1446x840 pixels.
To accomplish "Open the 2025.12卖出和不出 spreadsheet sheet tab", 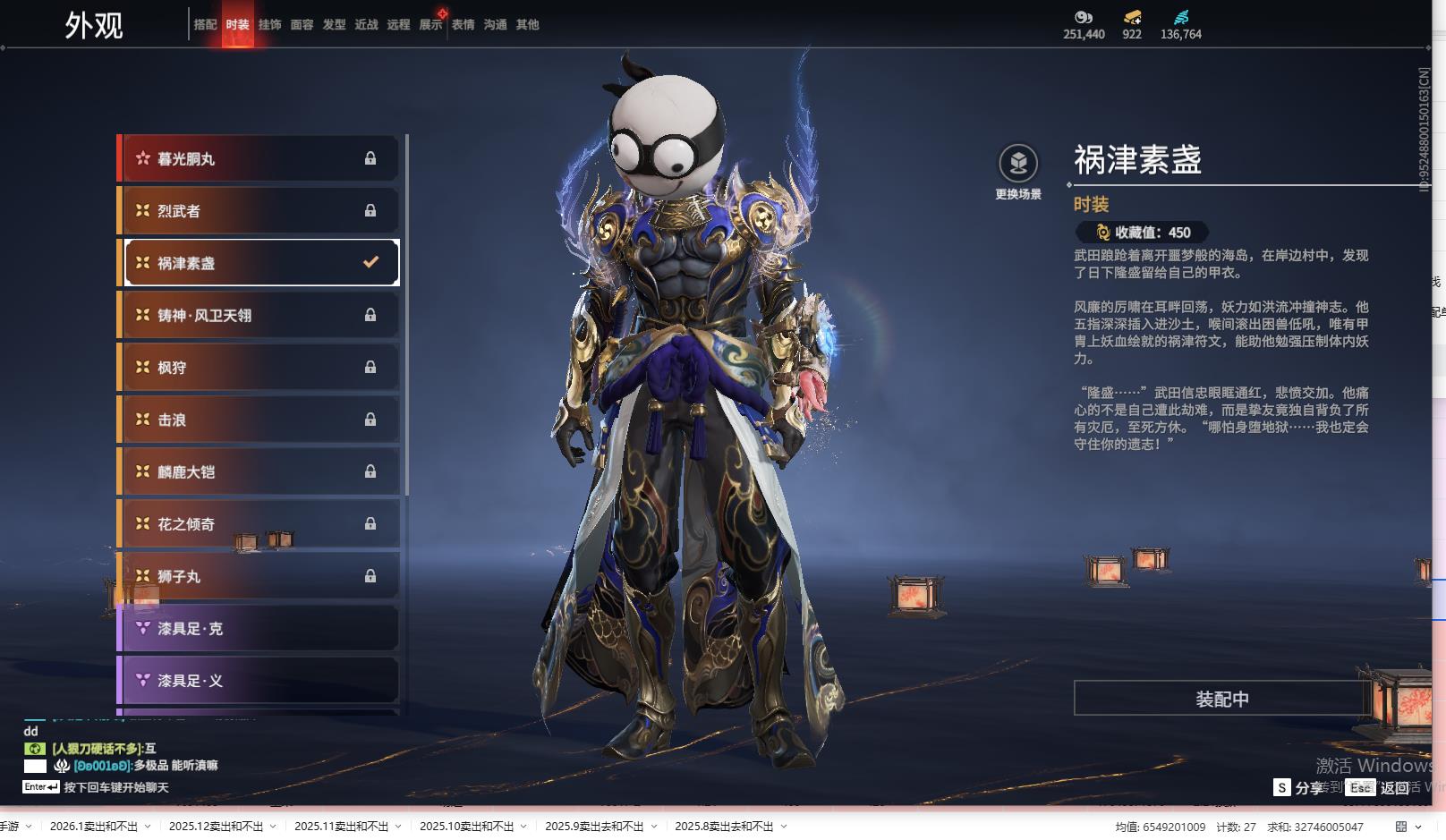I will [216, 827].
